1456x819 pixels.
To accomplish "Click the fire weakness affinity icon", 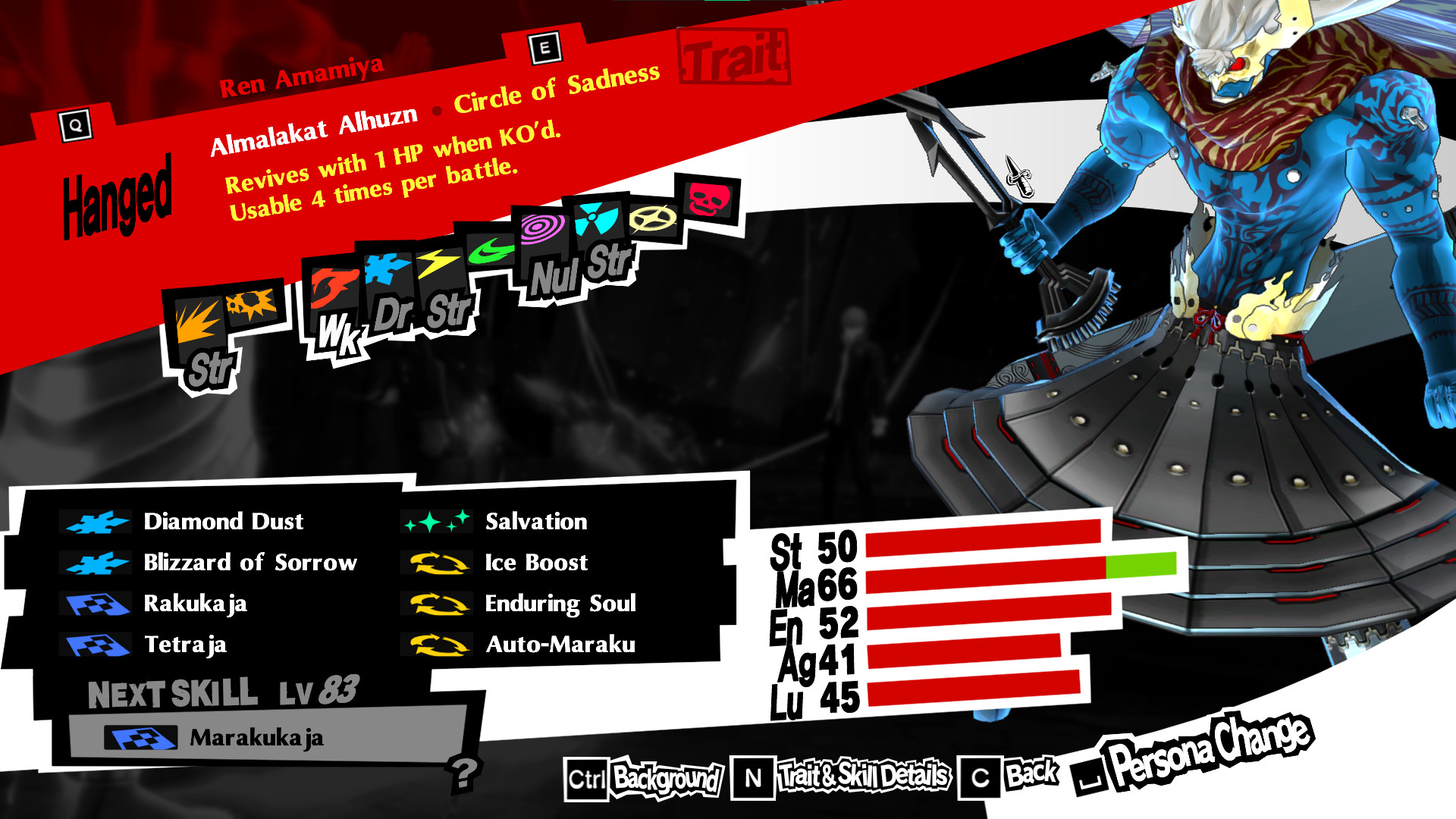I will pos(334,284).
